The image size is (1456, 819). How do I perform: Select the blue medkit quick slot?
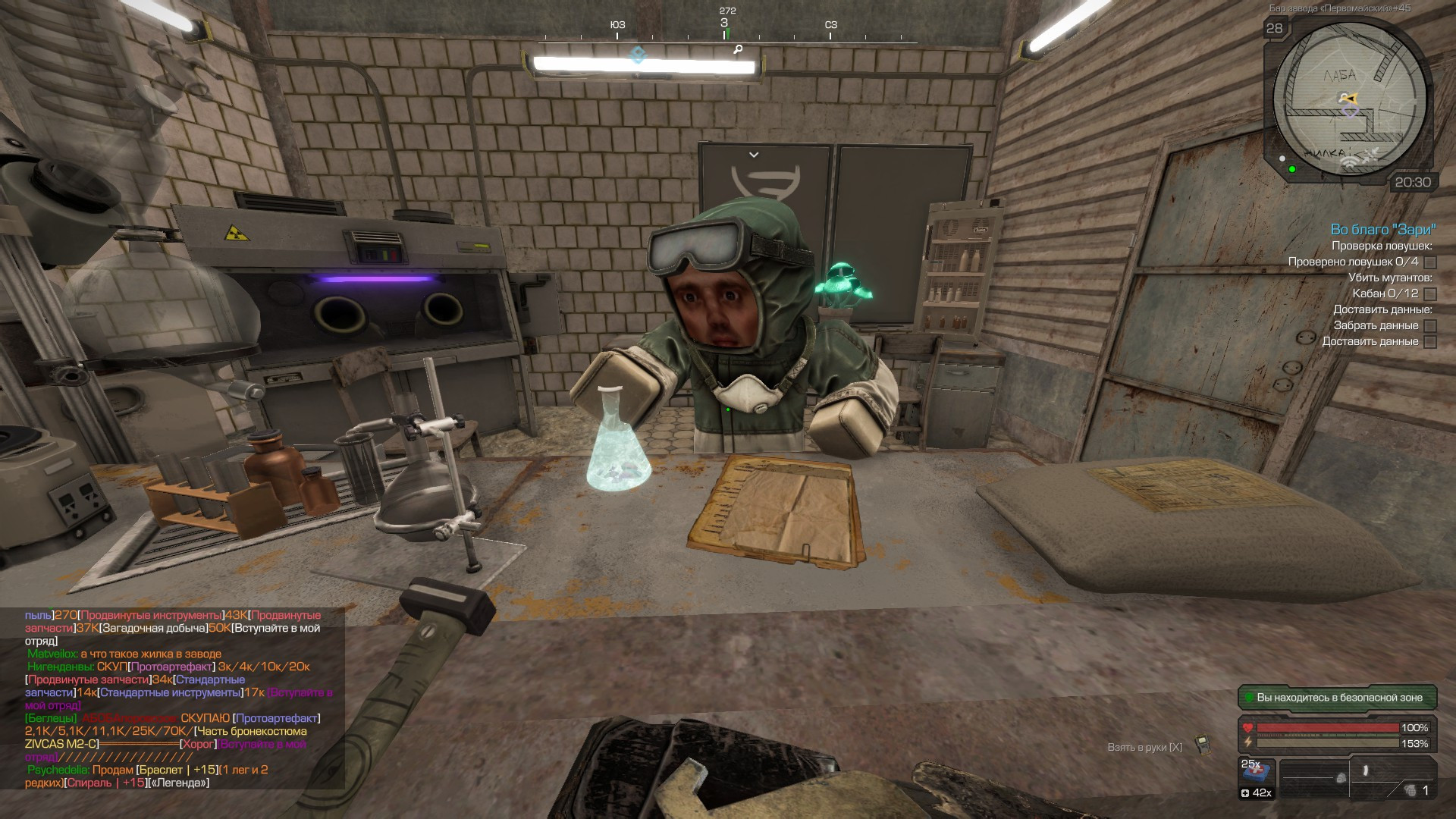(x=1256, y=773)
